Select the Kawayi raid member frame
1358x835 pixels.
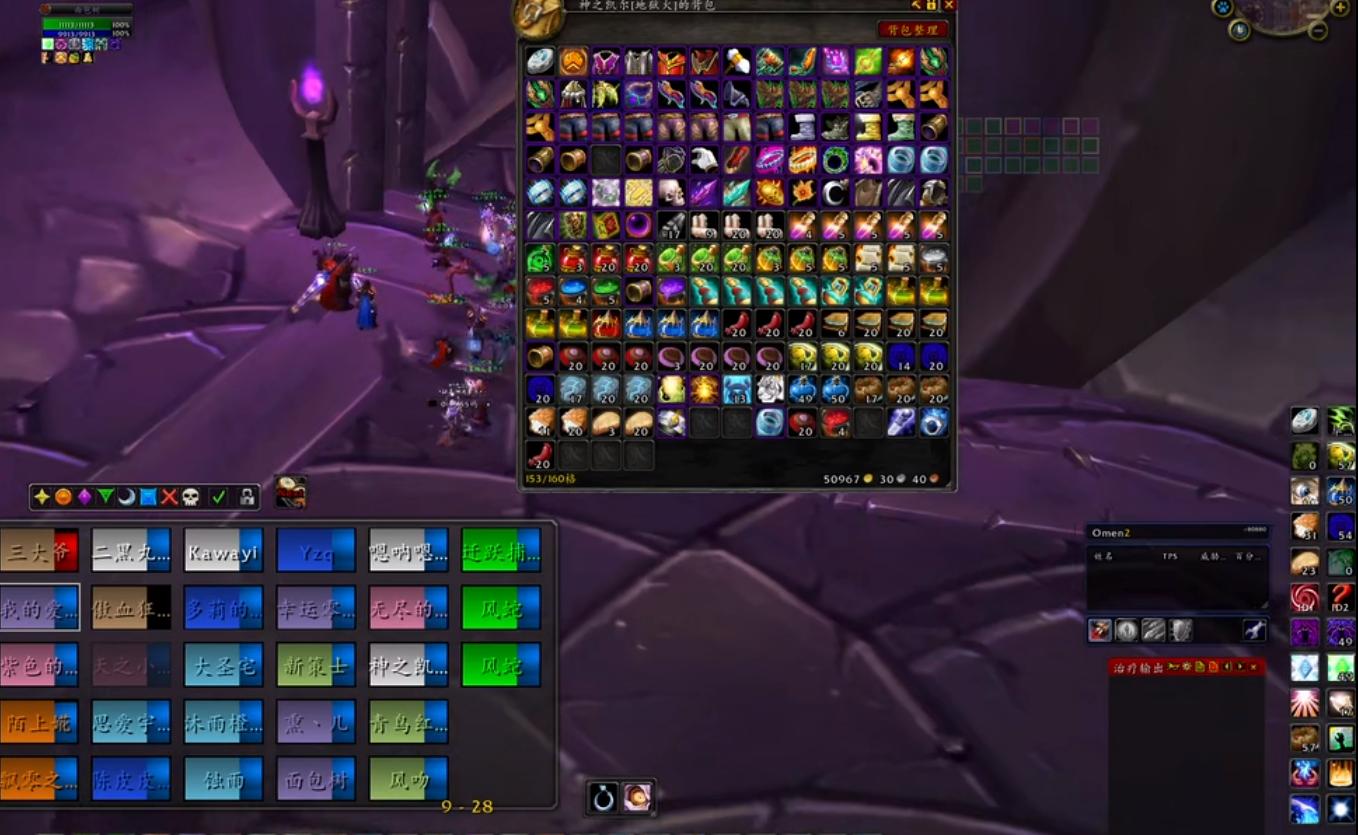(222, 550)
